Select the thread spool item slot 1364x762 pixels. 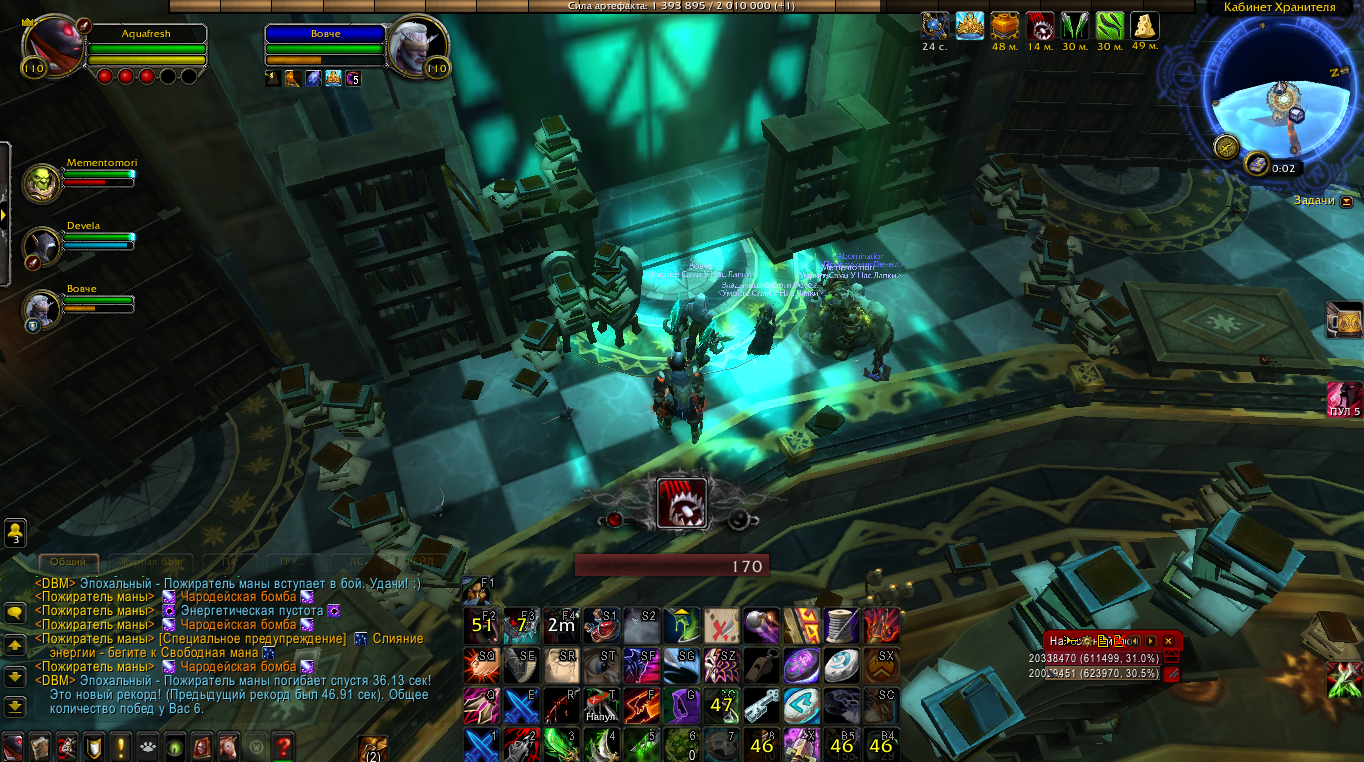tap(841, 626)
